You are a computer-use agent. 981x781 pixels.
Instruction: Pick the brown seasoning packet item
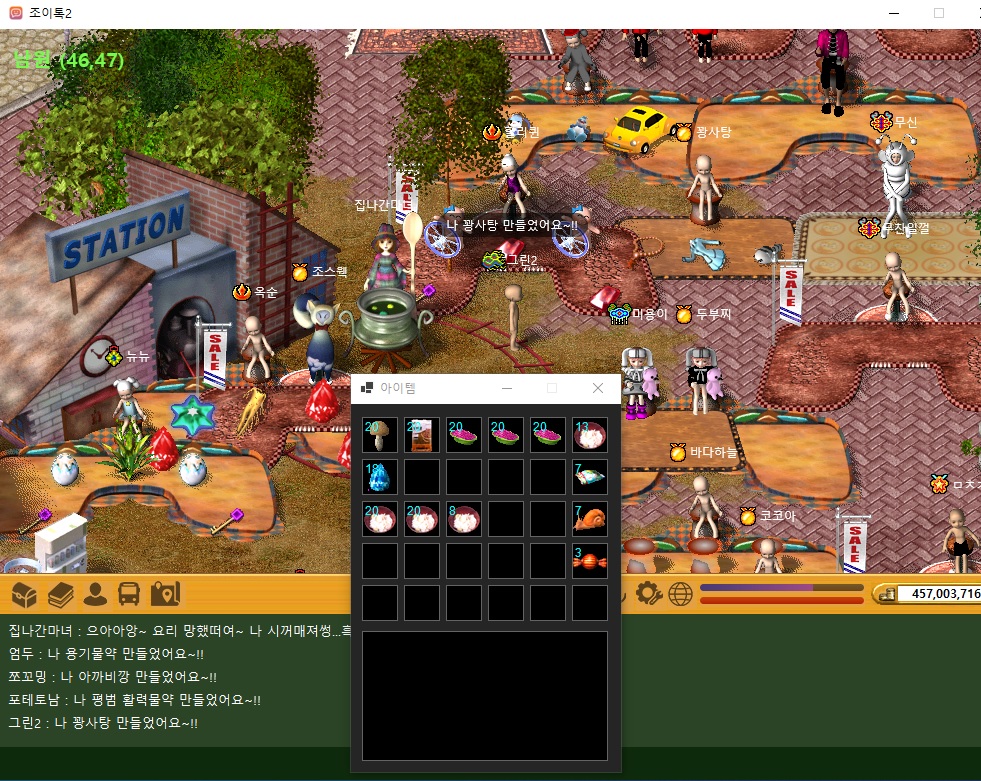click(x=422, y=435)
